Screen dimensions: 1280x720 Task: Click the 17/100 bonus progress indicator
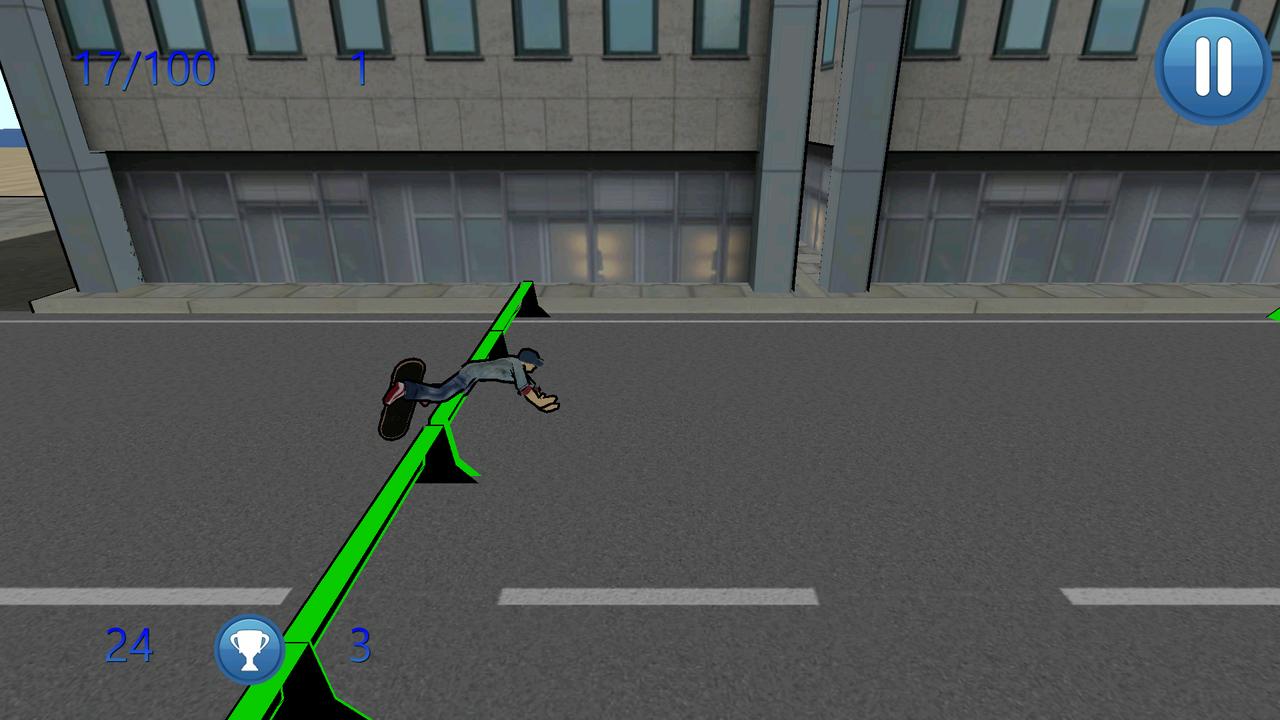click(x=146, y=68)
